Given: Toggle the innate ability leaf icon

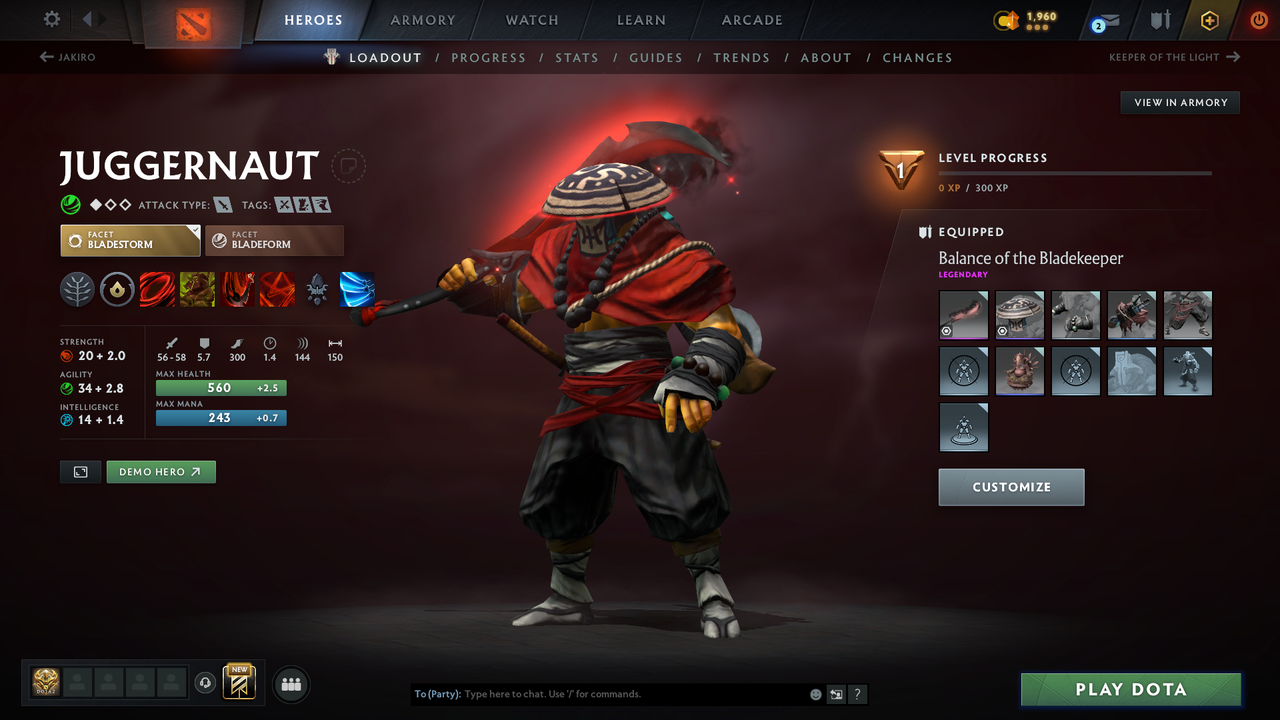Looking at the screenshot, I should click(77, 290).
